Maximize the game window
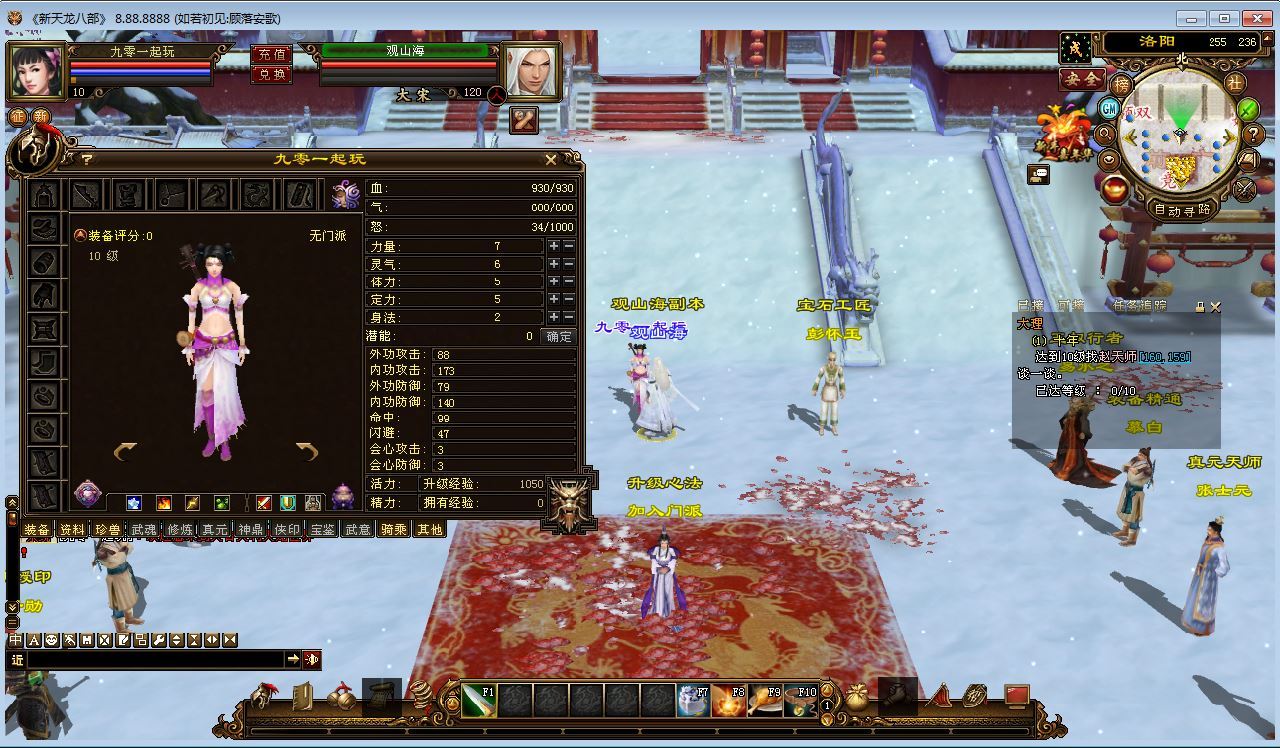 tap(1224, 17)
